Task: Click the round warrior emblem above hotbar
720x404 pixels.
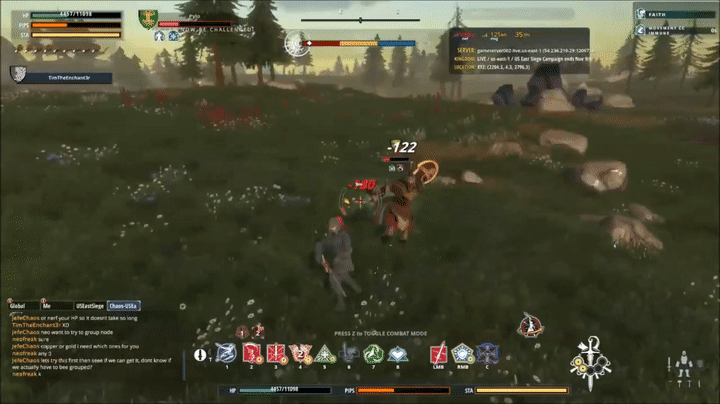Action: point(529,326)
